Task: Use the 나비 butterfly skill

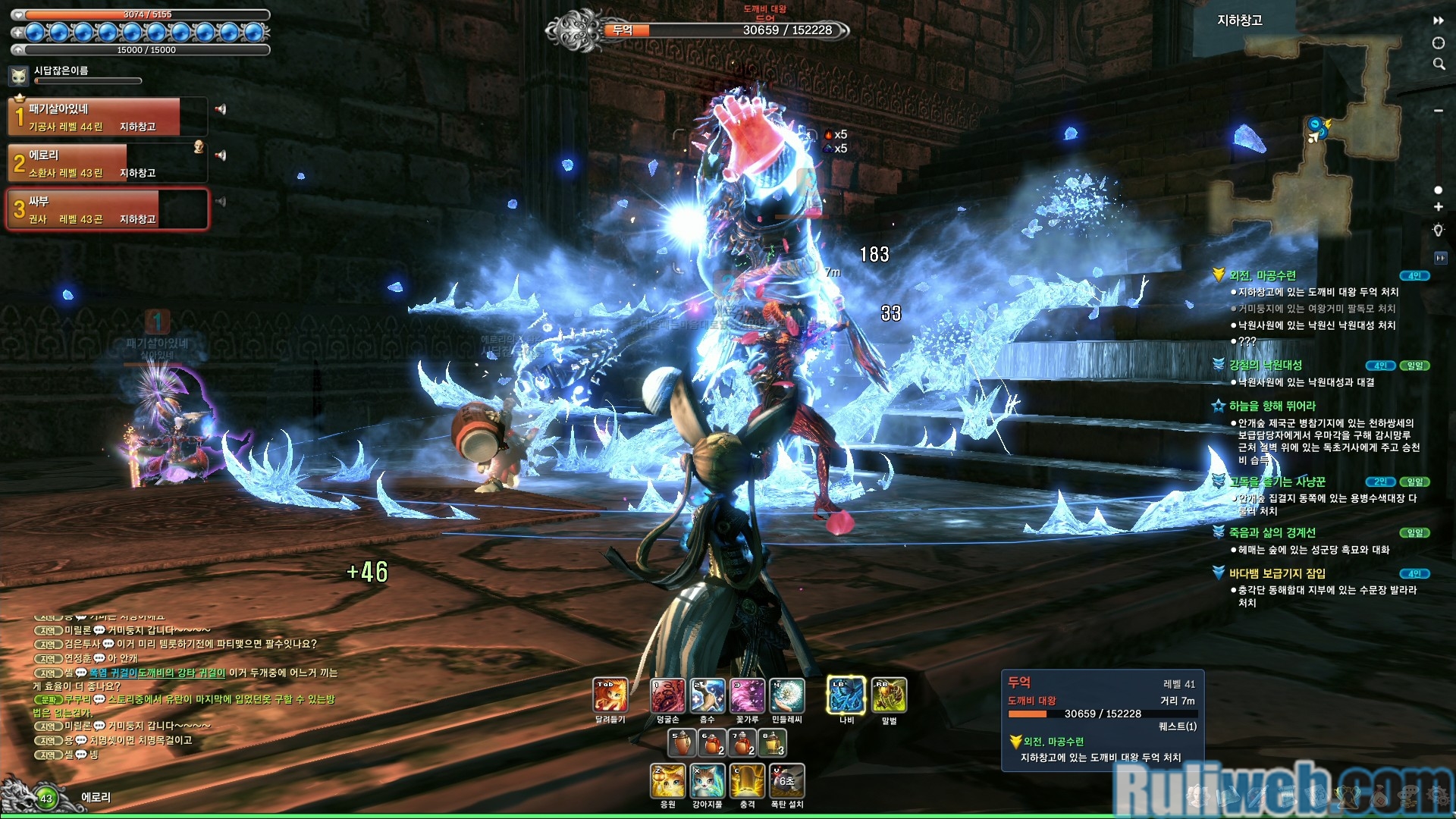Action: click(x=846, y=695)
